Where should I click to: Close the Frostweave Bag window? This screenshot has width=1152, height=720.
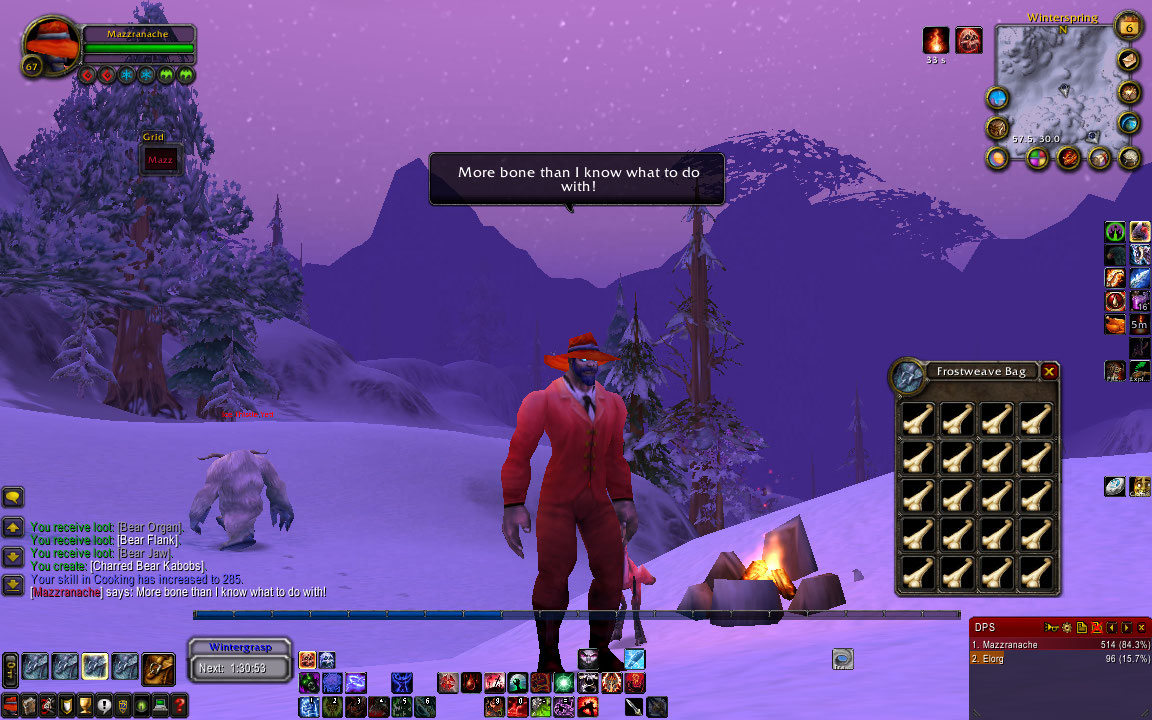pos(1049,372)
